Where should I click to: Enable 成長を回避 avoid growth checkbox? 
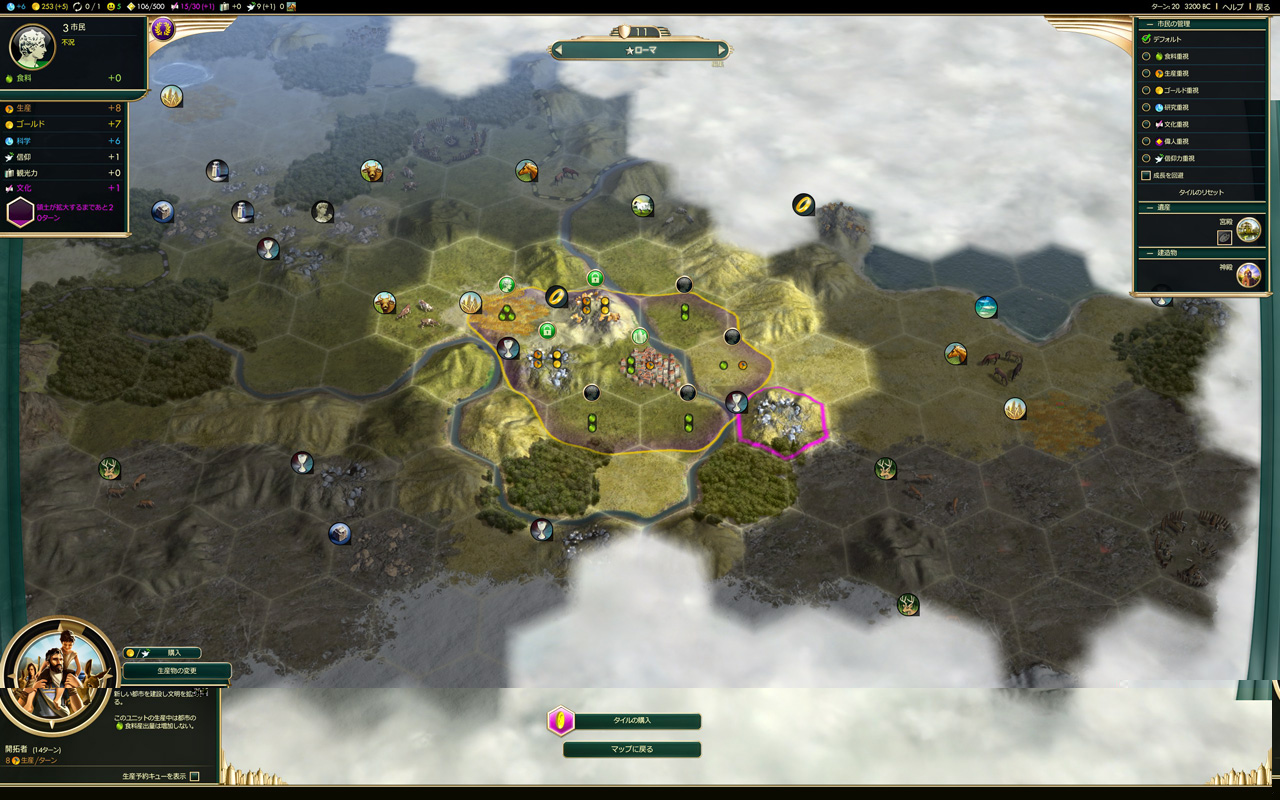click(1147, 175)
